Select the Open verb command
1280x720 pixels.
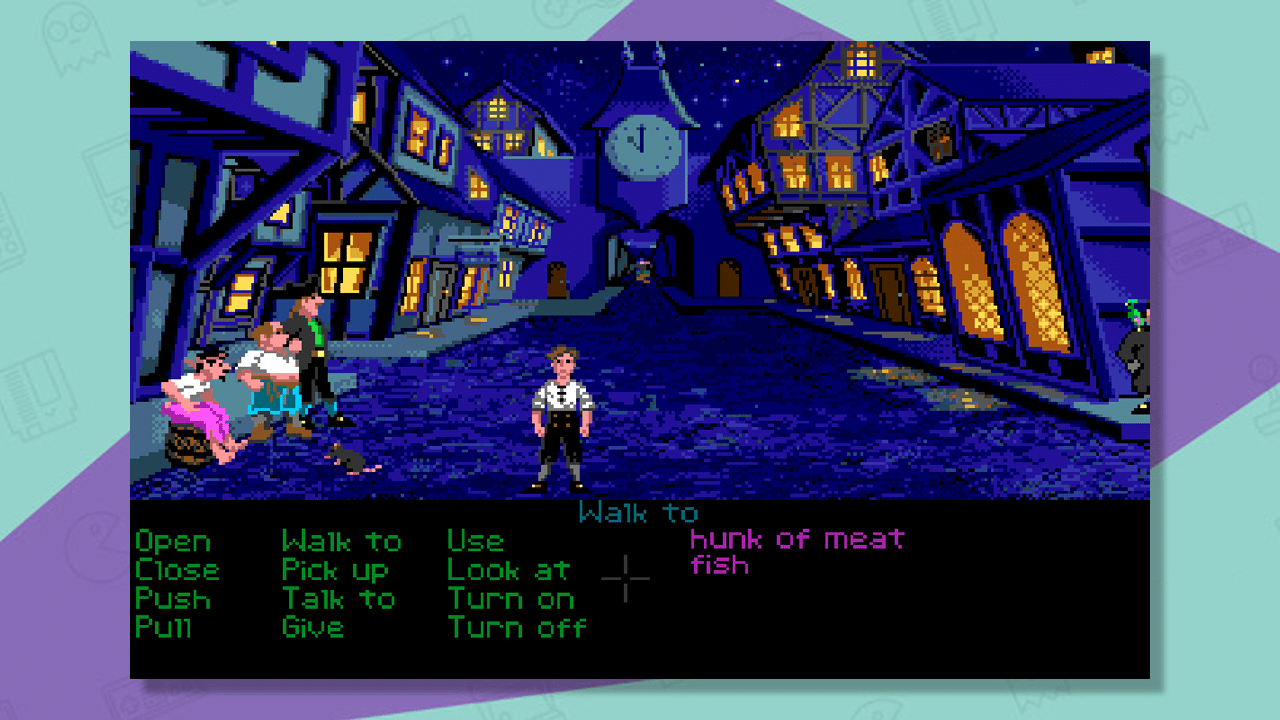coord(172,542)
